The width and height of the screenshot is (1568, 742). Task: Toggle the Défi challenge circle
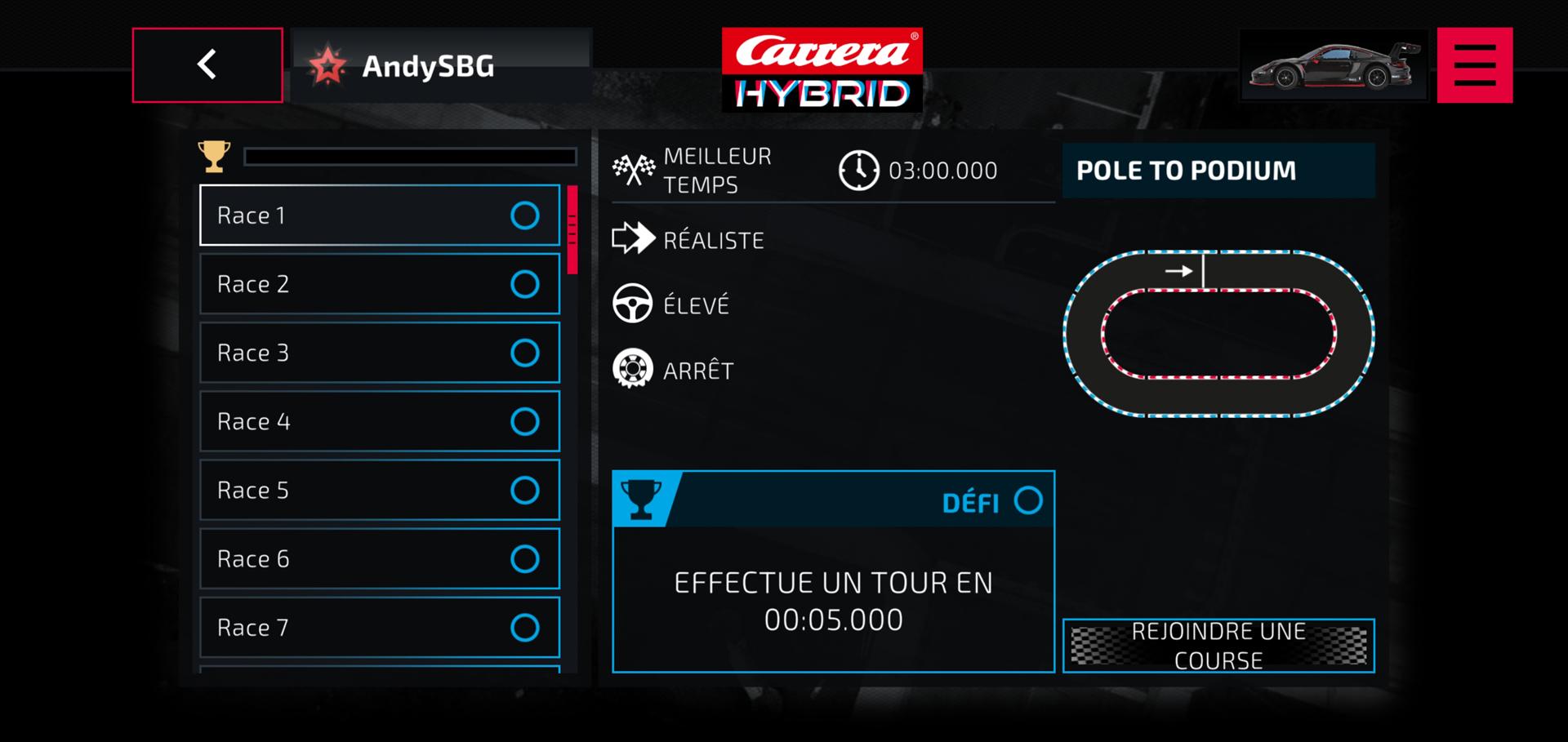click(1028, 500)
